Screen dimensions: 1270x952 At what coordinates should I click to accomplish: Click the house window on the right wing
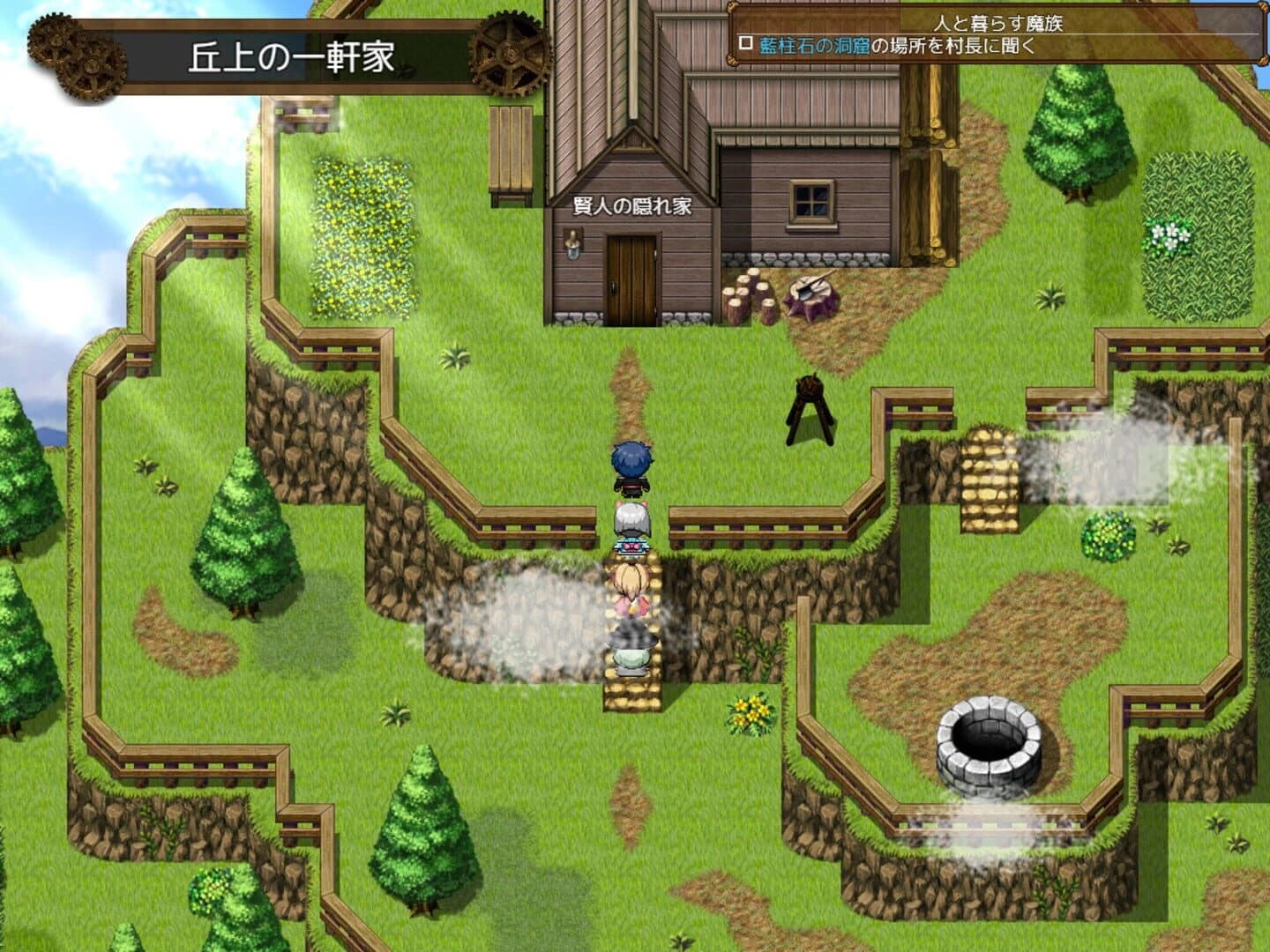[x=811, y=200]
